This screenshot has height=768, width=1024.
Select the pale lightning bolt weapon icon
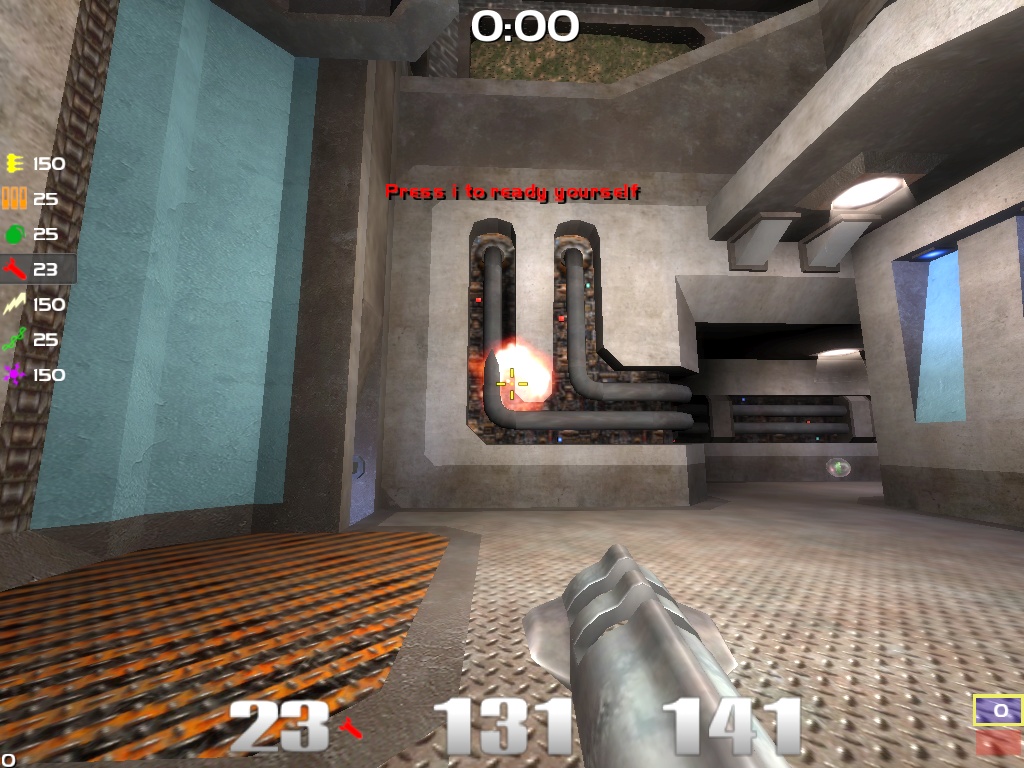(x=14, y=304)
